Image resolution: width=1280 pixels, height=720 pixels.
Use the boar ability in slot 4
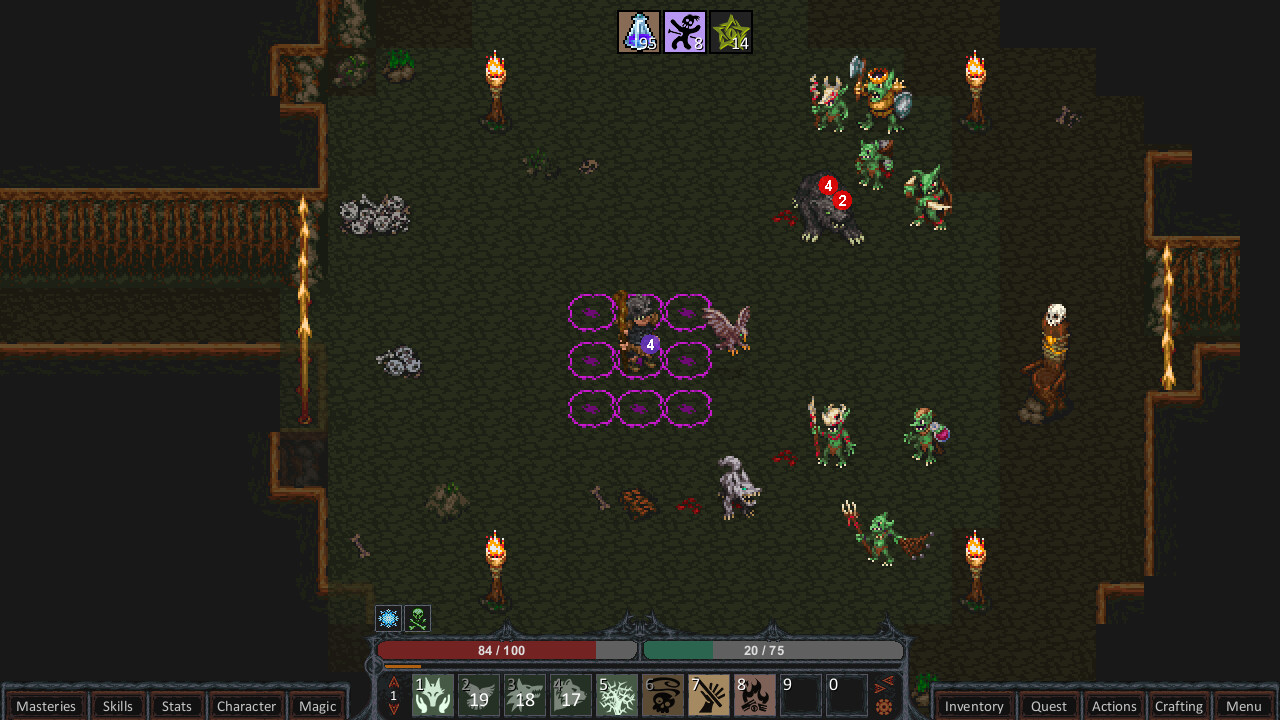pyautogui.click(x=570, y=693)
